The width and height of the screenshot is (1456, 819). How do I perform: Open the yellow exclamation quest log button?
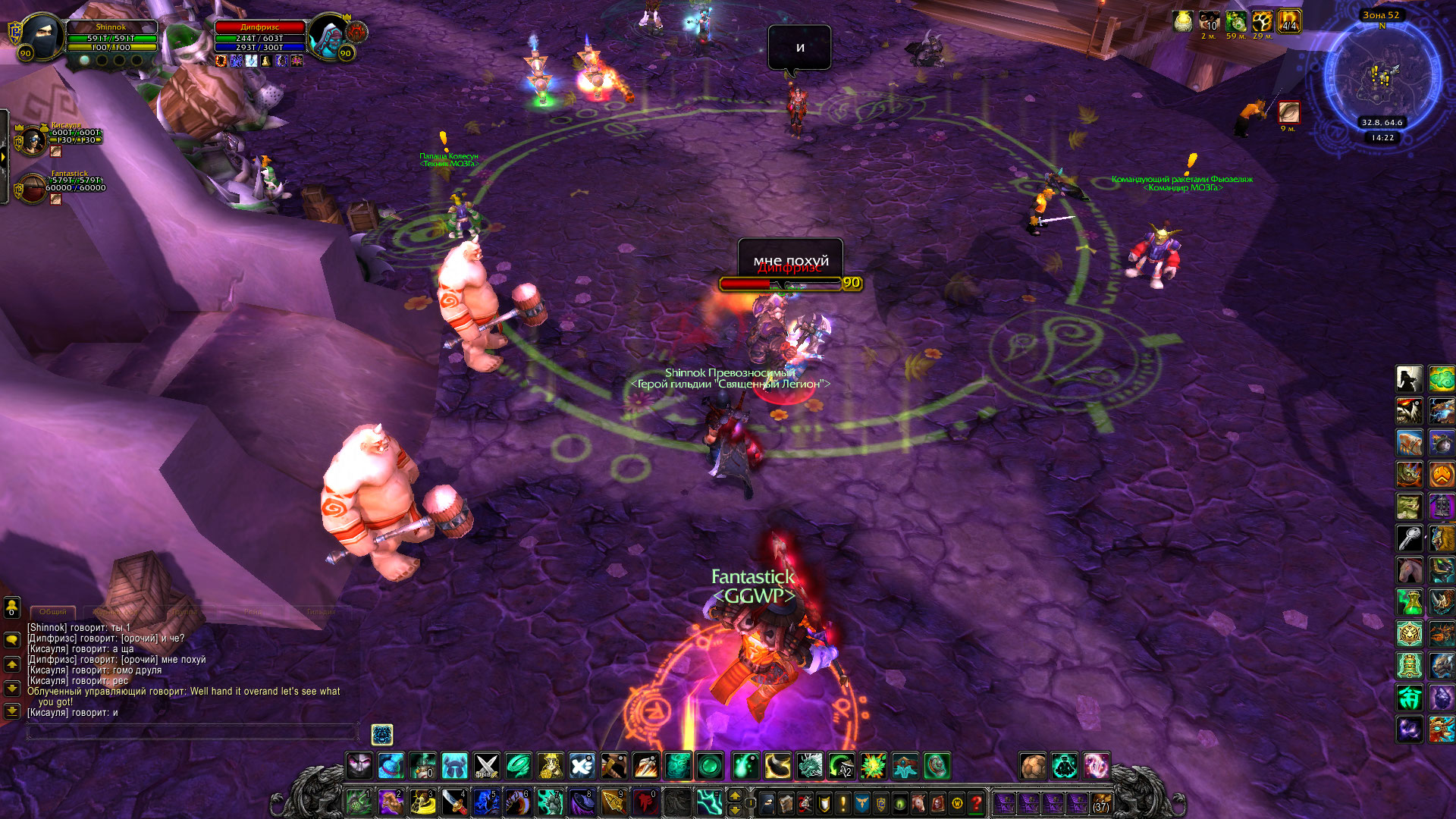(843, 802)
